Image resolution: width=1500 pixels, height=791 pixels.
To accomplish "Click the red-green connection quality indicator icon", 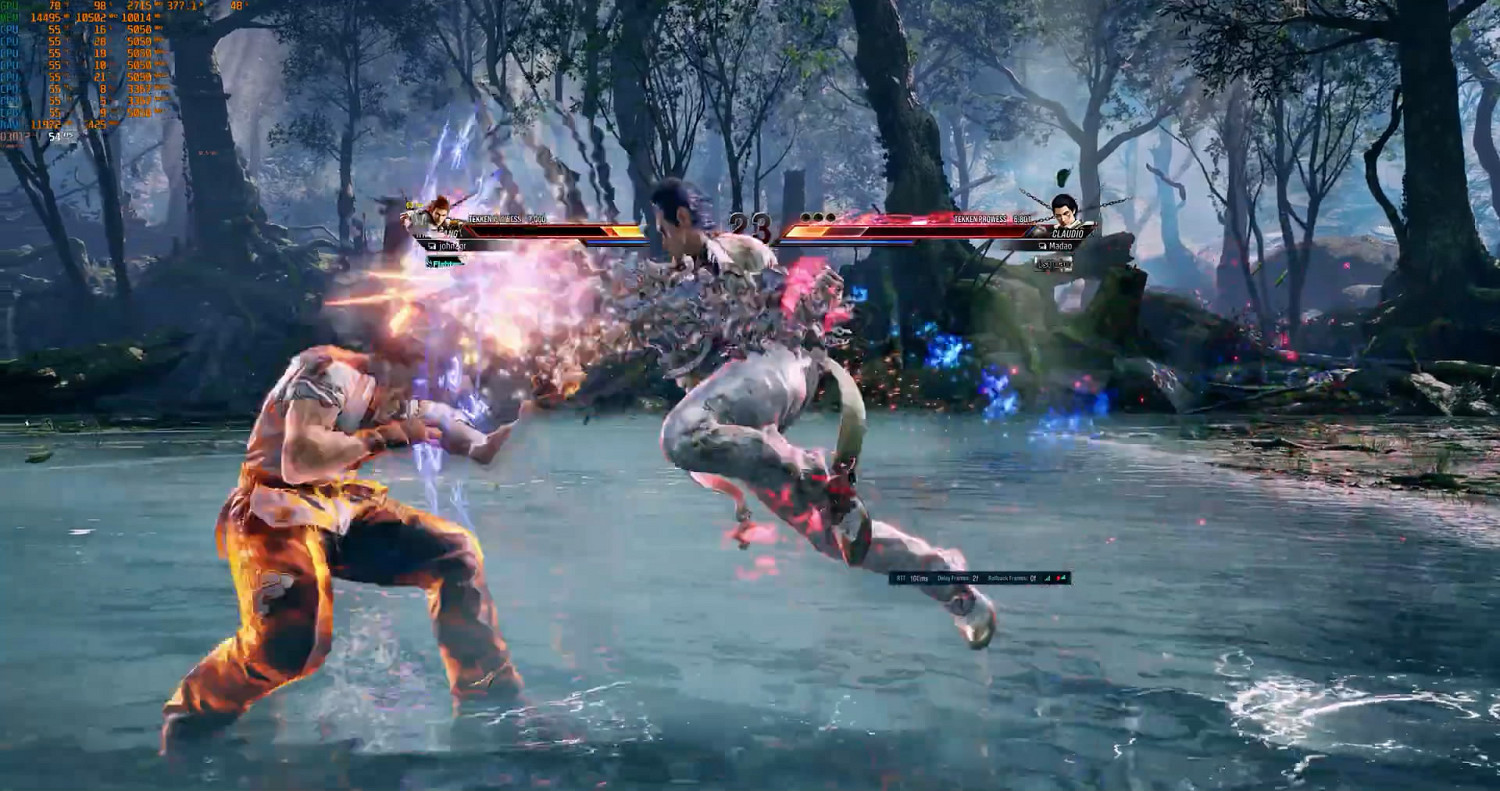I will tap(1059, 578).
